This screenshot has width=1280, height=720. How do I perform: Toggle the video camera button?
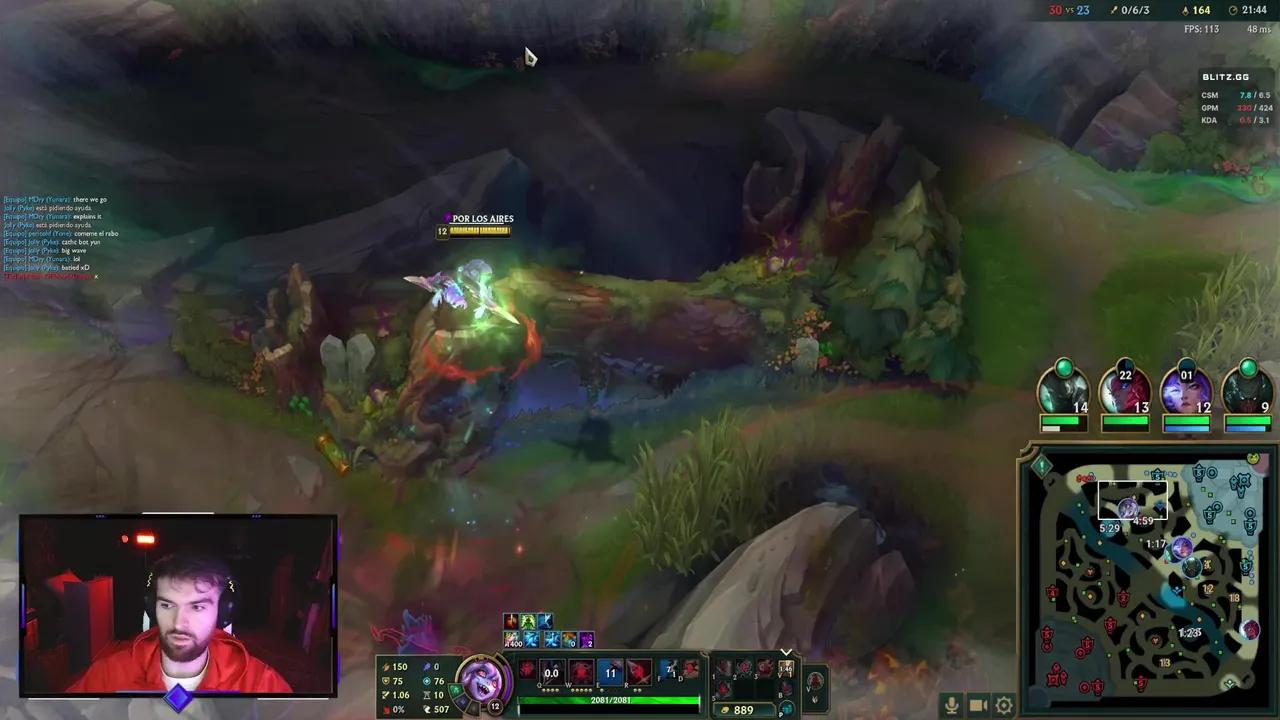[x=978, y=704]
